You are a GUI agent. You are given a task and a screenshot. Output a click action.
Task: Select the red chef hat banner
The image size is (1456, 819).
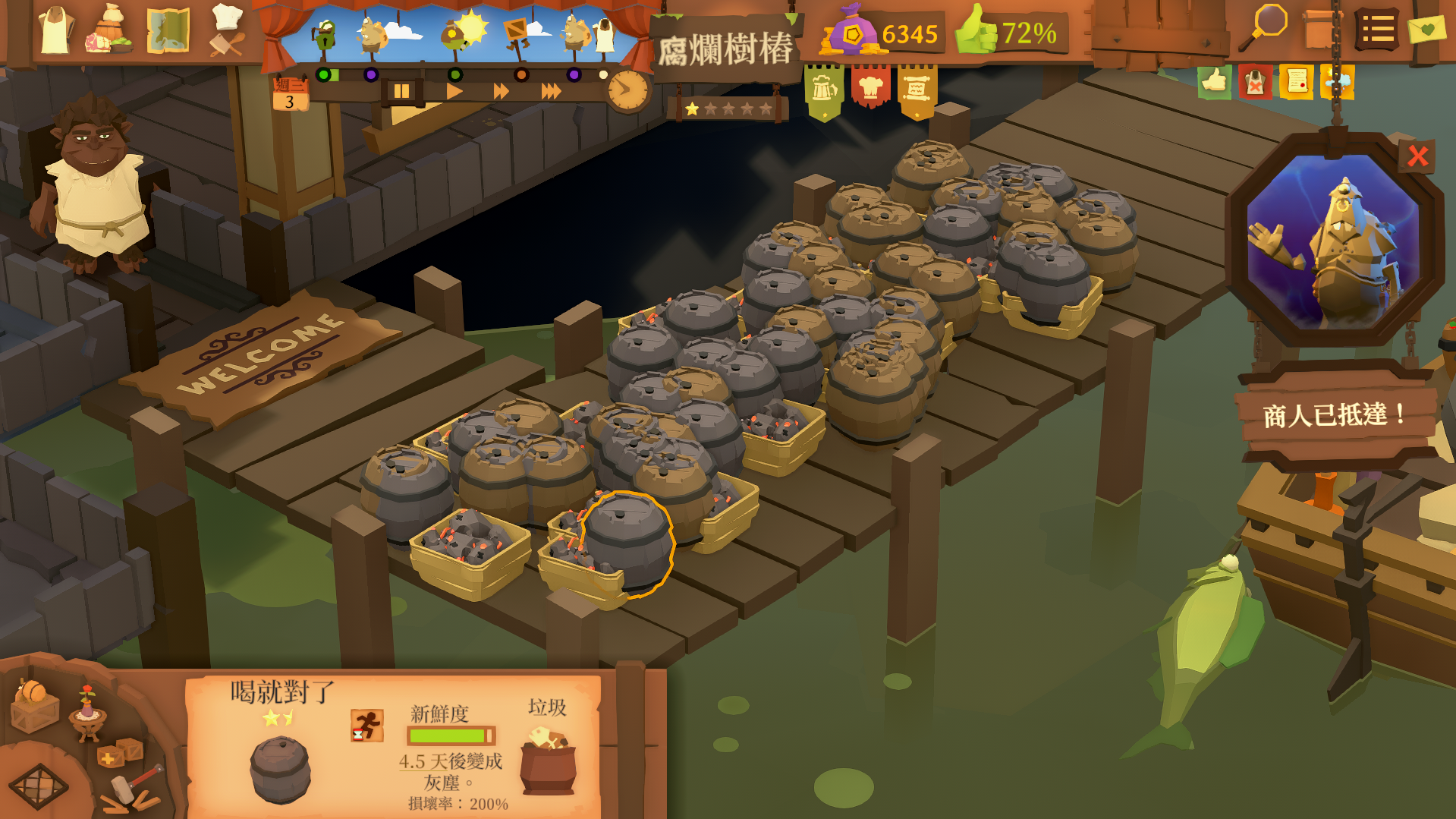[x=870, y=89]
